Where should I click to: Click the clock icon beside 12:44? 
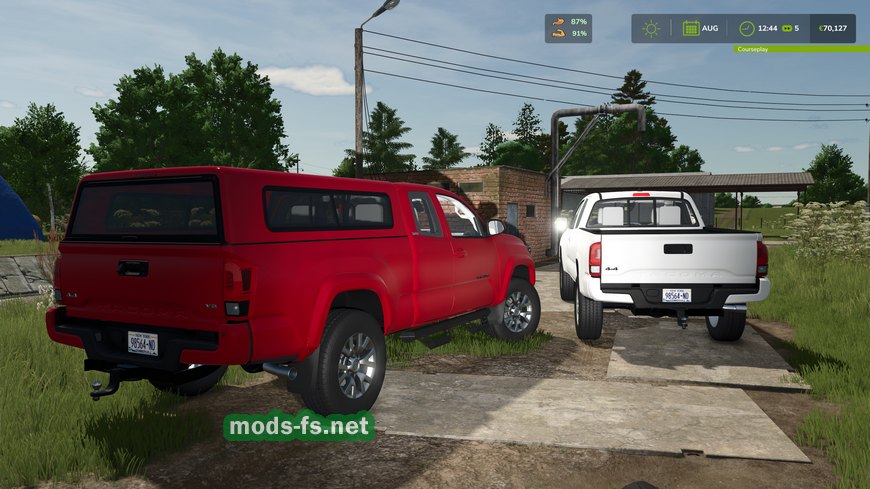(746, 28)
